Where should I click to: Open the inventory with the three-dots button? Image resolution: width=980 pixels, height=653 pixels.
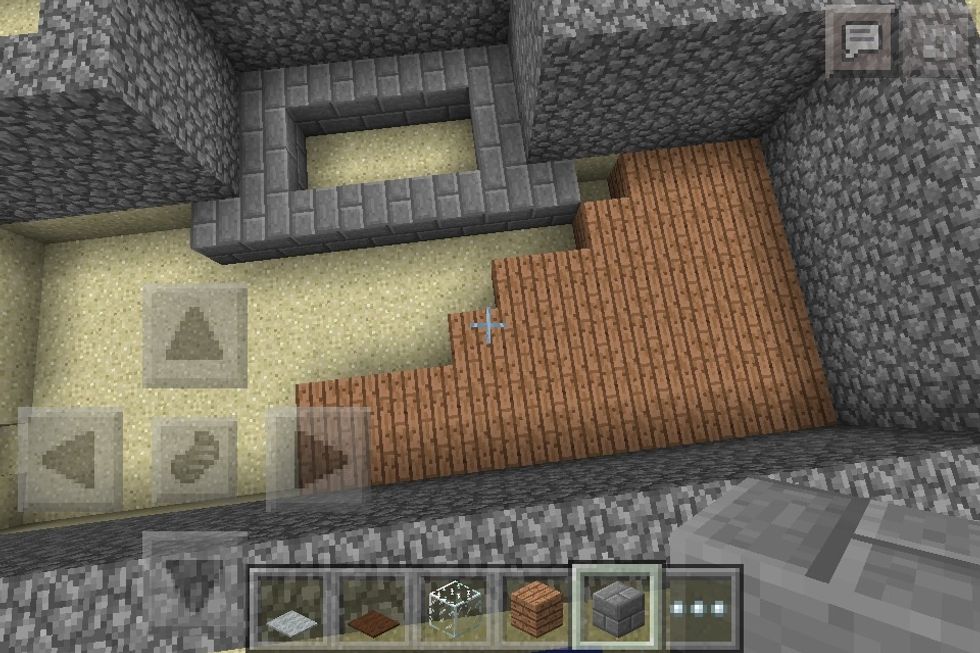[x=701, y=608]
